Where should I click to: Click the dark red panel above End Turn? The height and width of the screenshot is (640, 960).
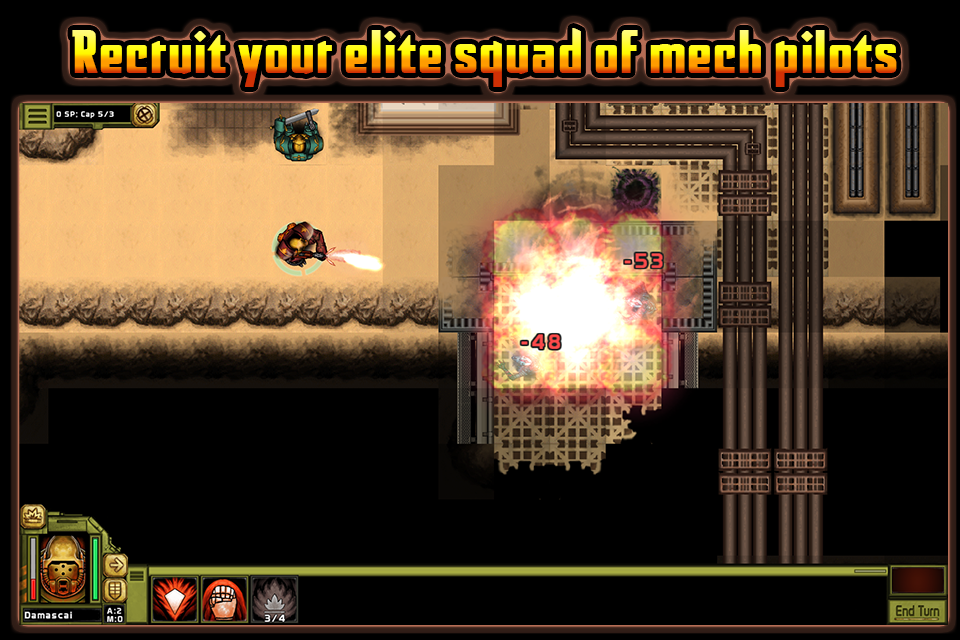click(x=917, y=580)
